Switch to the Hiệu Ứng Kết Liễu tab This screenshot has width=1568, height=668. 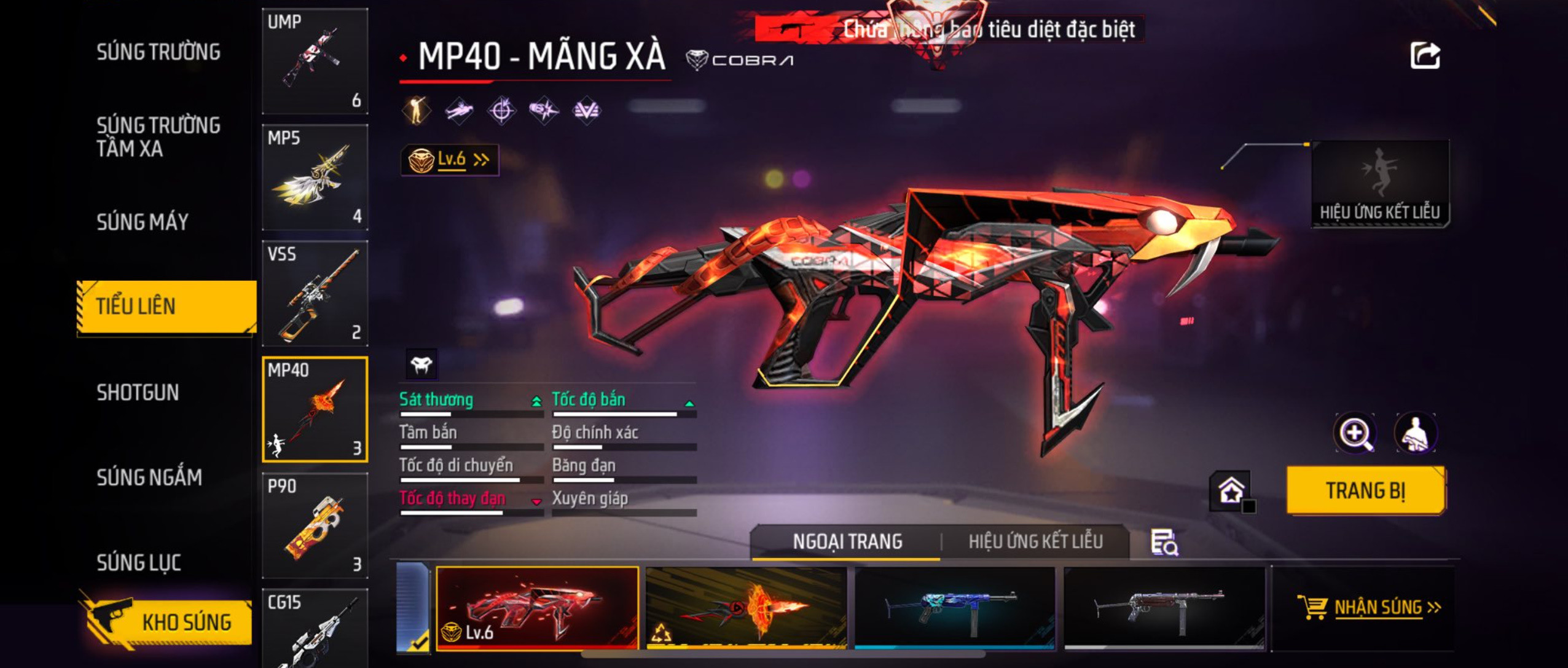click(1035, 541)
